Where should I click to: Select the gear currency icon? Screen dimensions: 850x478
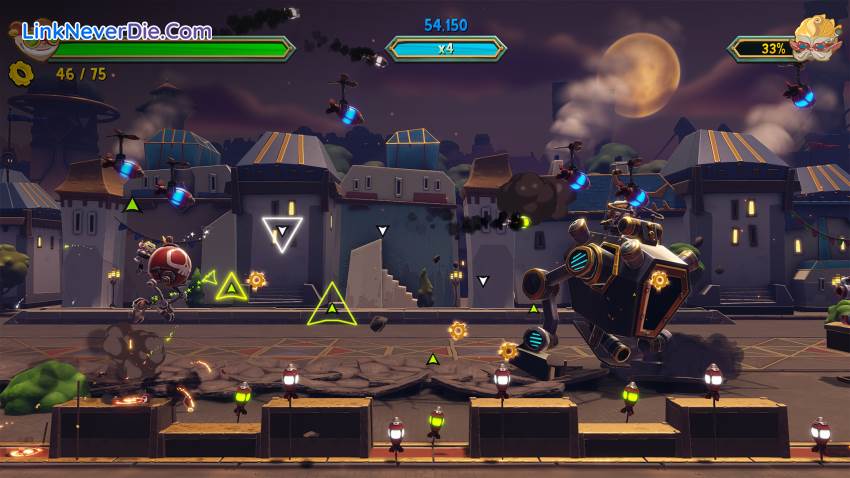tap(19, 73)
